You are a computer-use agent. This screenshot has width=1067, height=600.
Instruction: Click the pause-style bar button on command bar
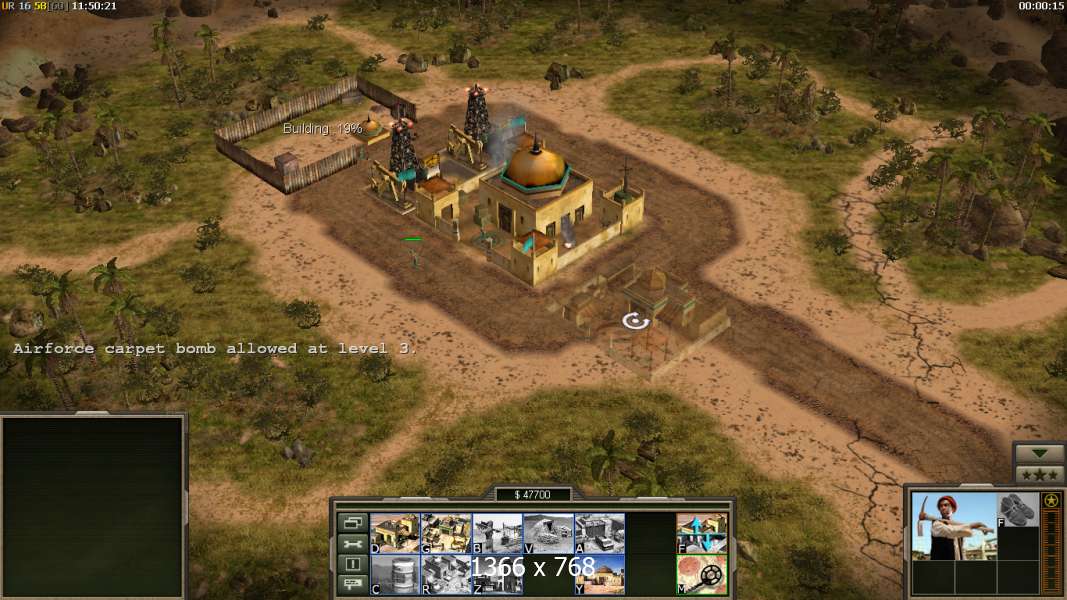352,564
